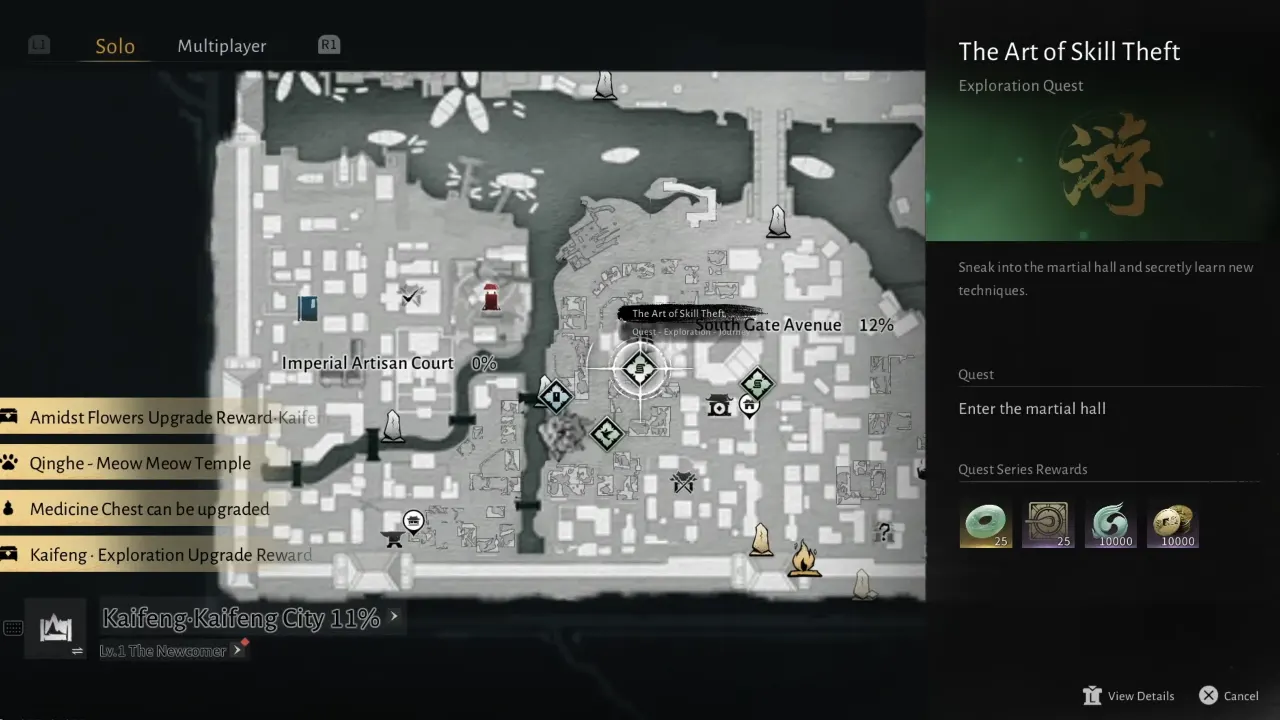Click the checkmark marker on the map
The width and height of the screenshot is (1280, 720).
(x=409, y=296)
